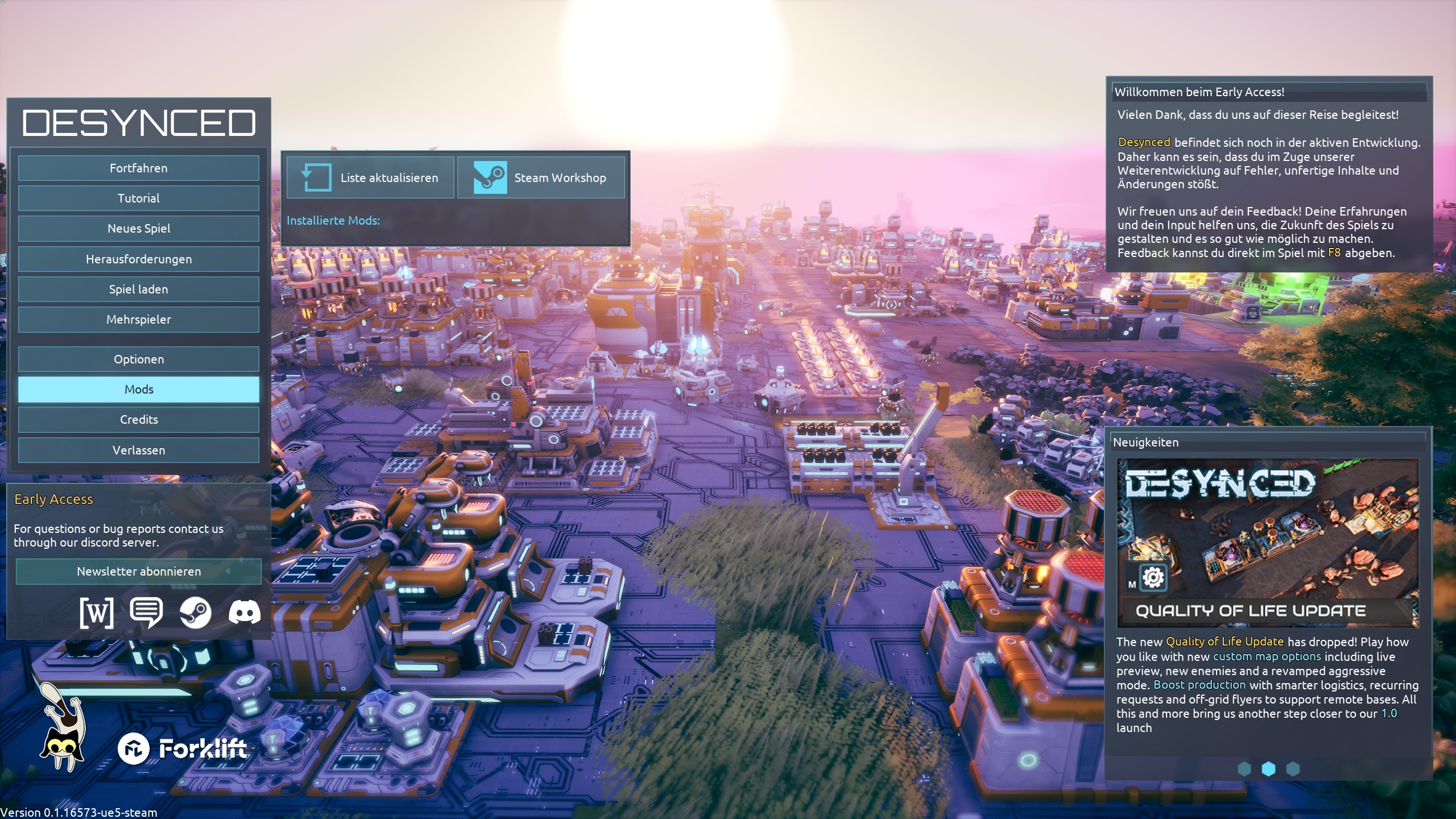1456x819 pixels.
Task: Start a new game via Neues Spiel
Action: click(138, 229)
